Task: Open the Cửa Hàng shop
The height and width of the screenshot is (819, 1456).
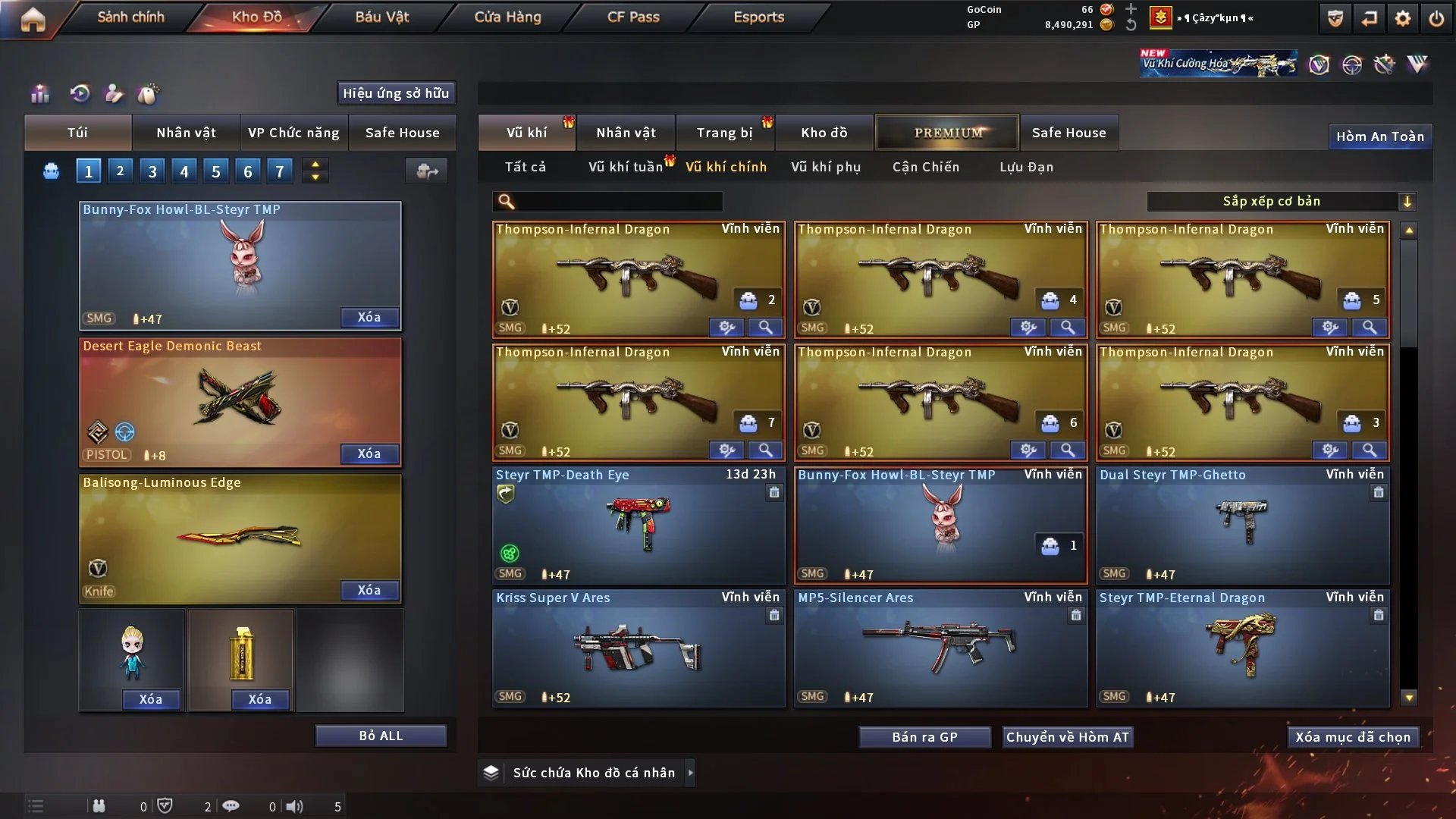Action: pos(507,17)
